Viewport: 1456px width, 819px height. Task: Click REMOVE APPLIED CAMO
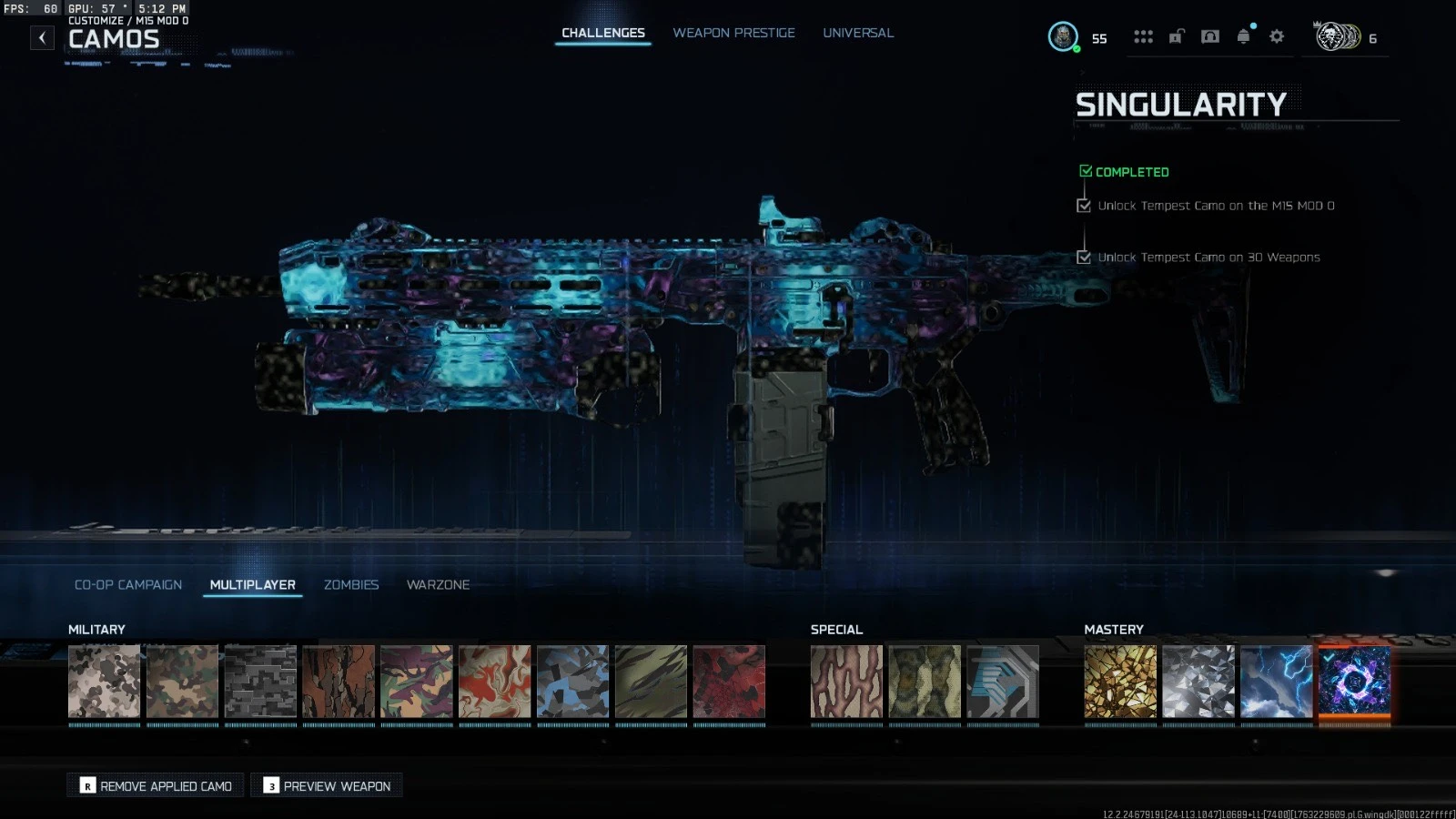[155, 785]
